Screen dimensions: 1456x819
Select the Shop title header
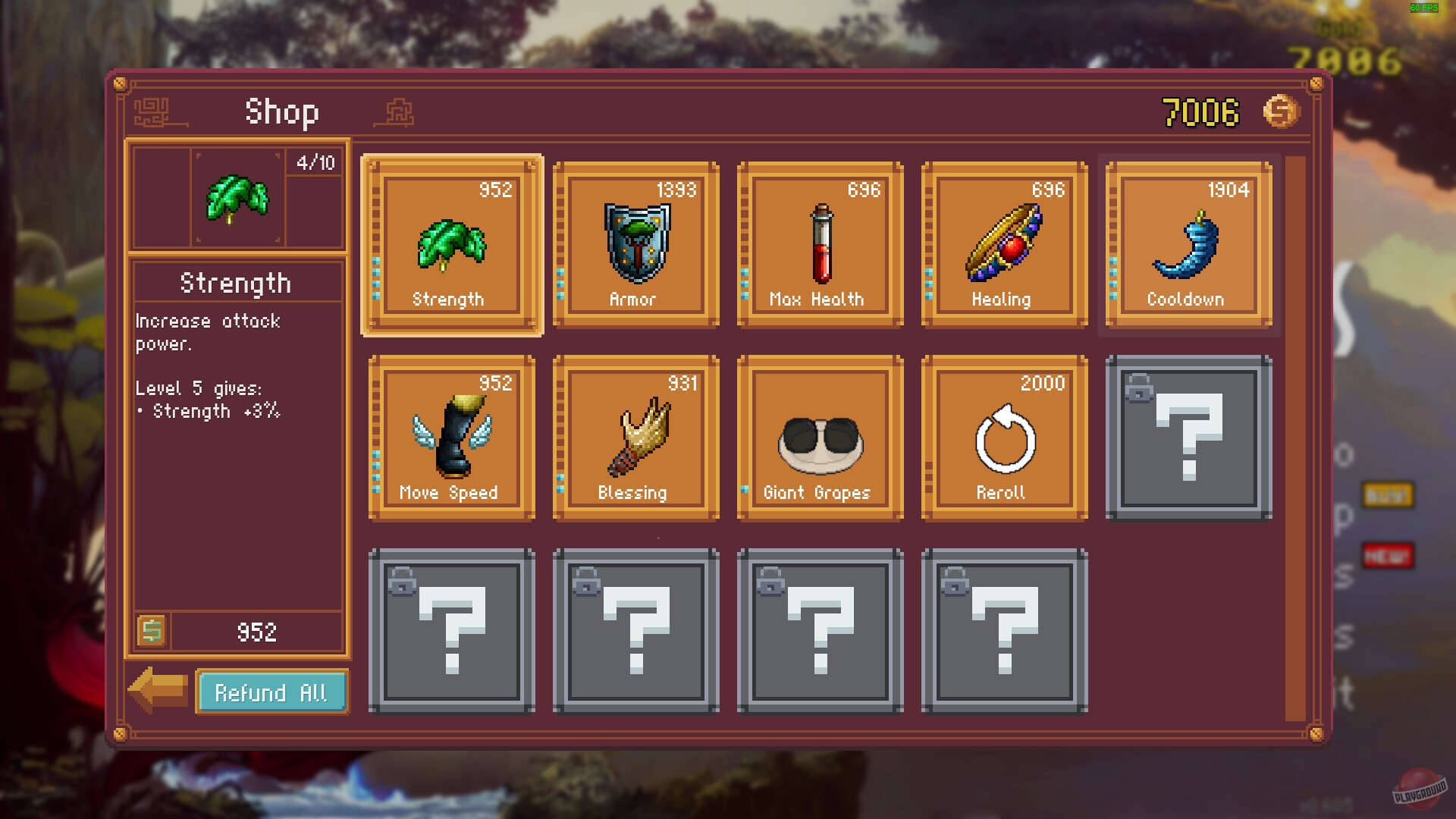(281, 111)
